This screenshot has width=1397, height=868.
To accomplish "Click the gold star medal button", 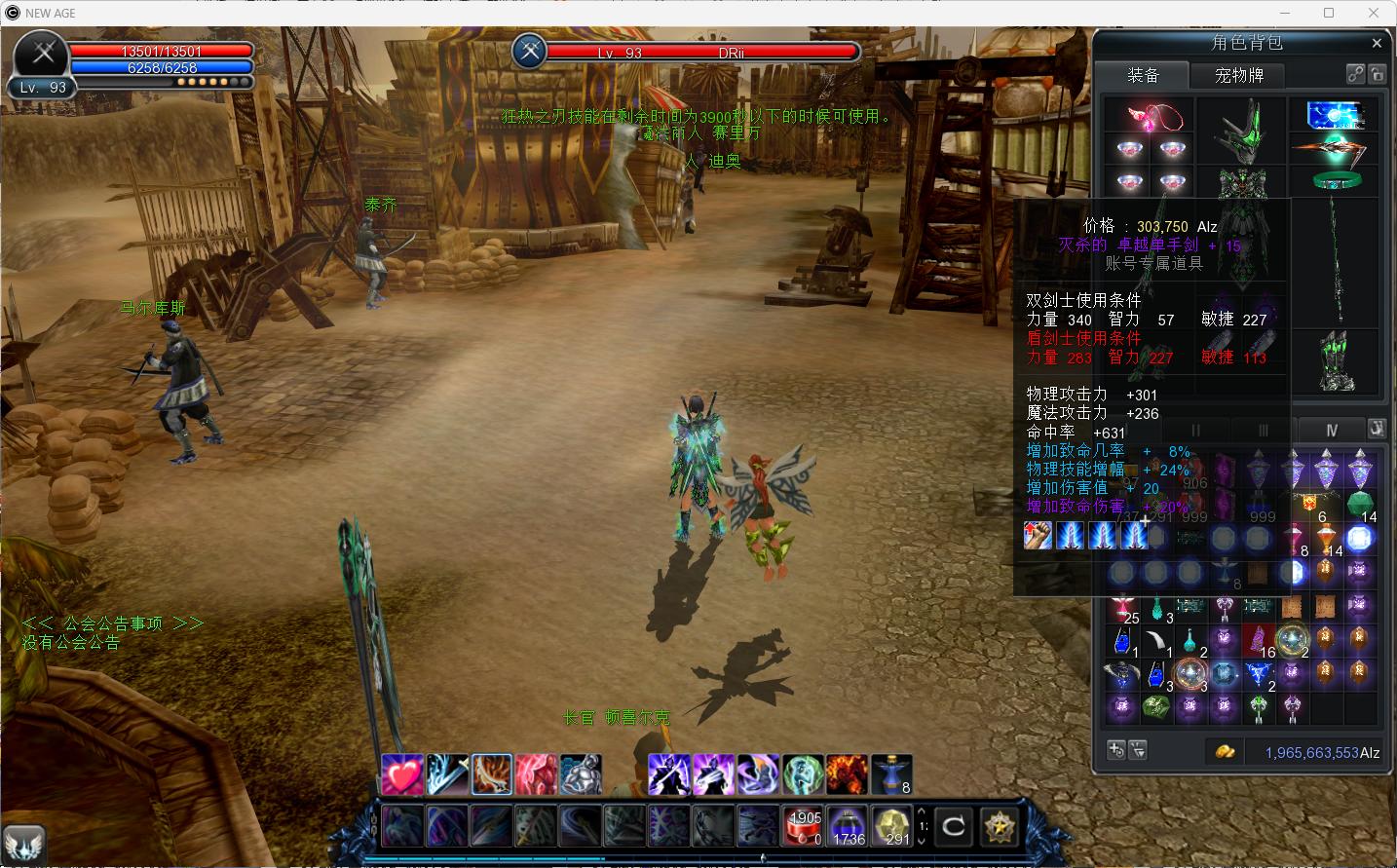I will click(998, 827).
